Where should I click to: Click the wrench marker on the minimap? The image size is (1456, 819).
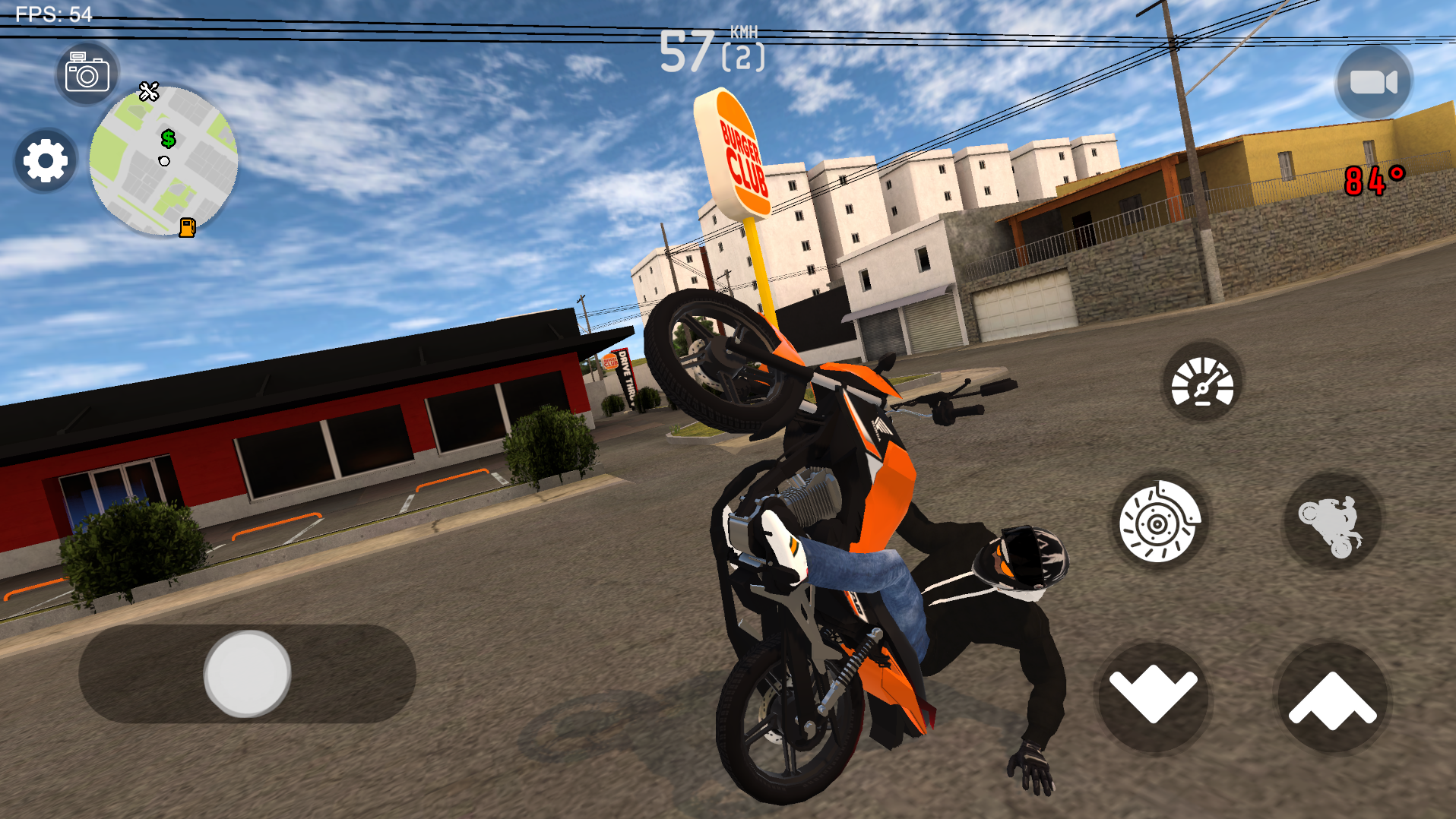149,92
